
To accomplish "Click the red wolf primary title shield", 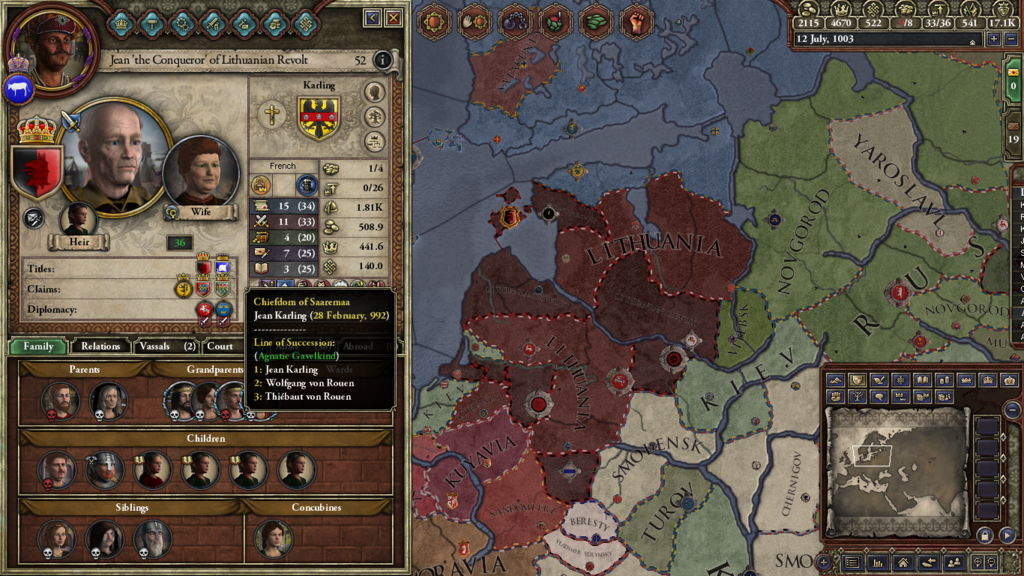I will click(x=36, y=171).
